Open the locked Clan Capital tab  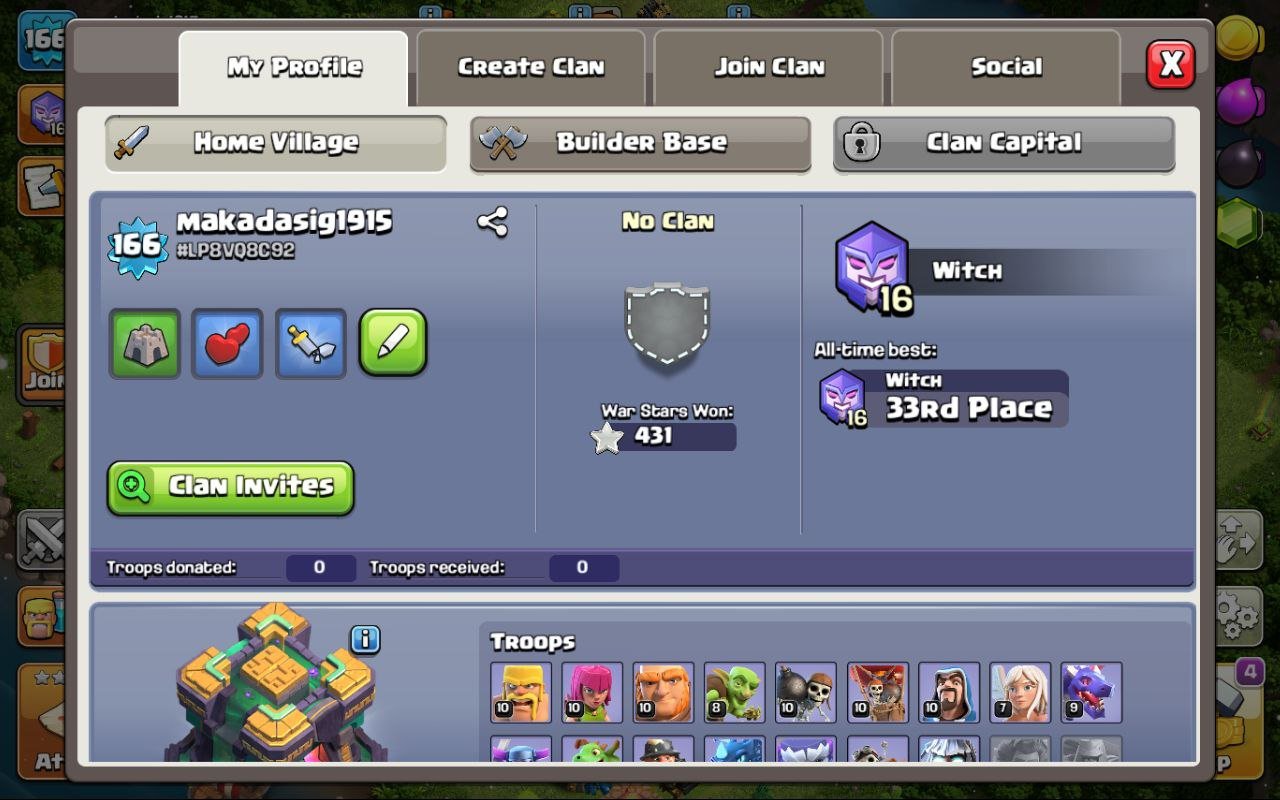point(1003,142)
